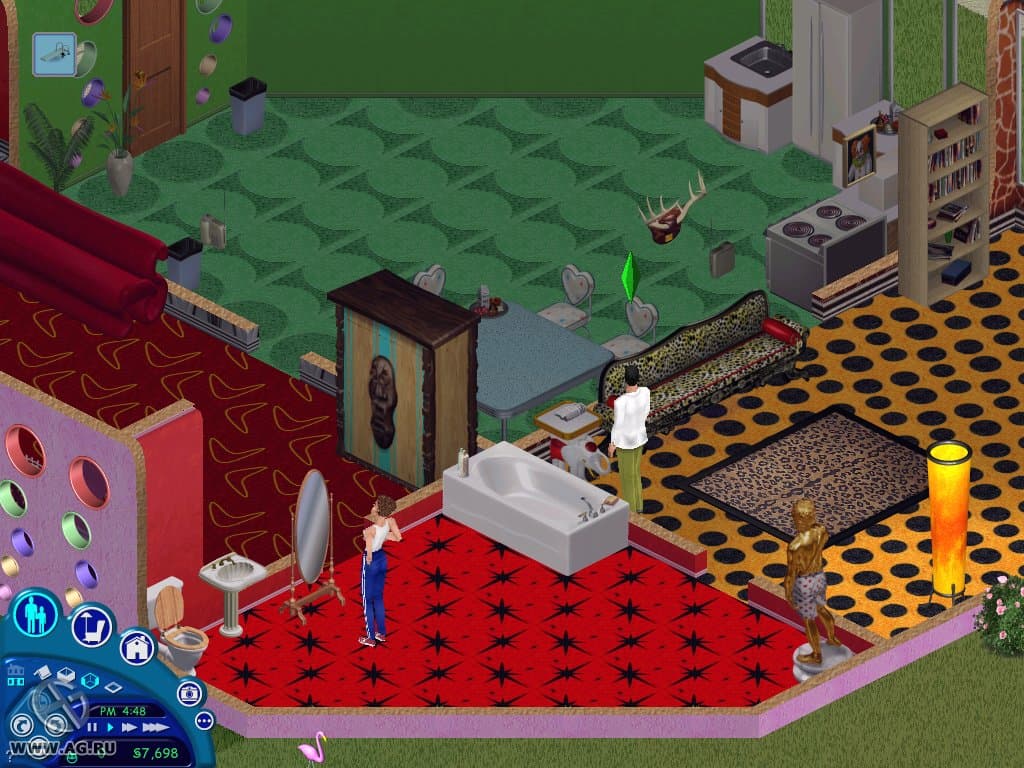Choose the highlighted walls cutaway view
Viewport: 1024px width, 768px height.
coord(90,681)
